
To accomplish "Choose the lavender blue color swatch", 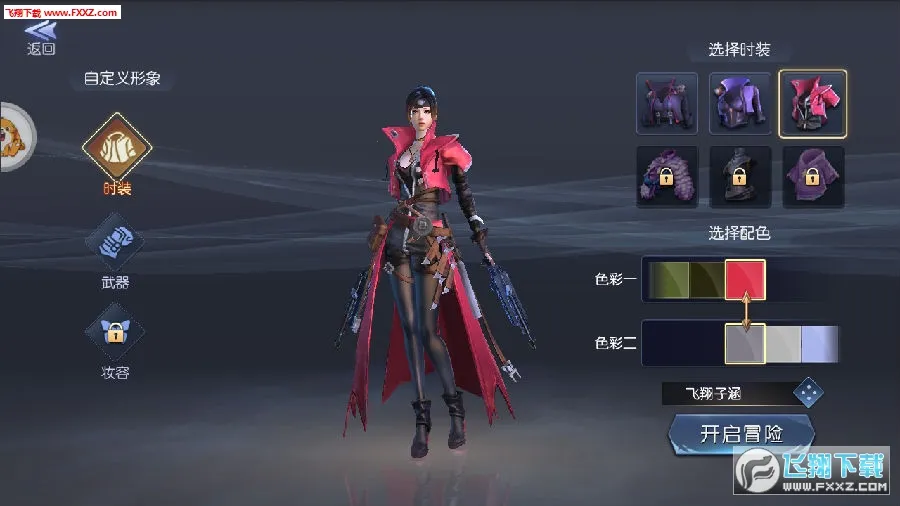I will (821, 343).
